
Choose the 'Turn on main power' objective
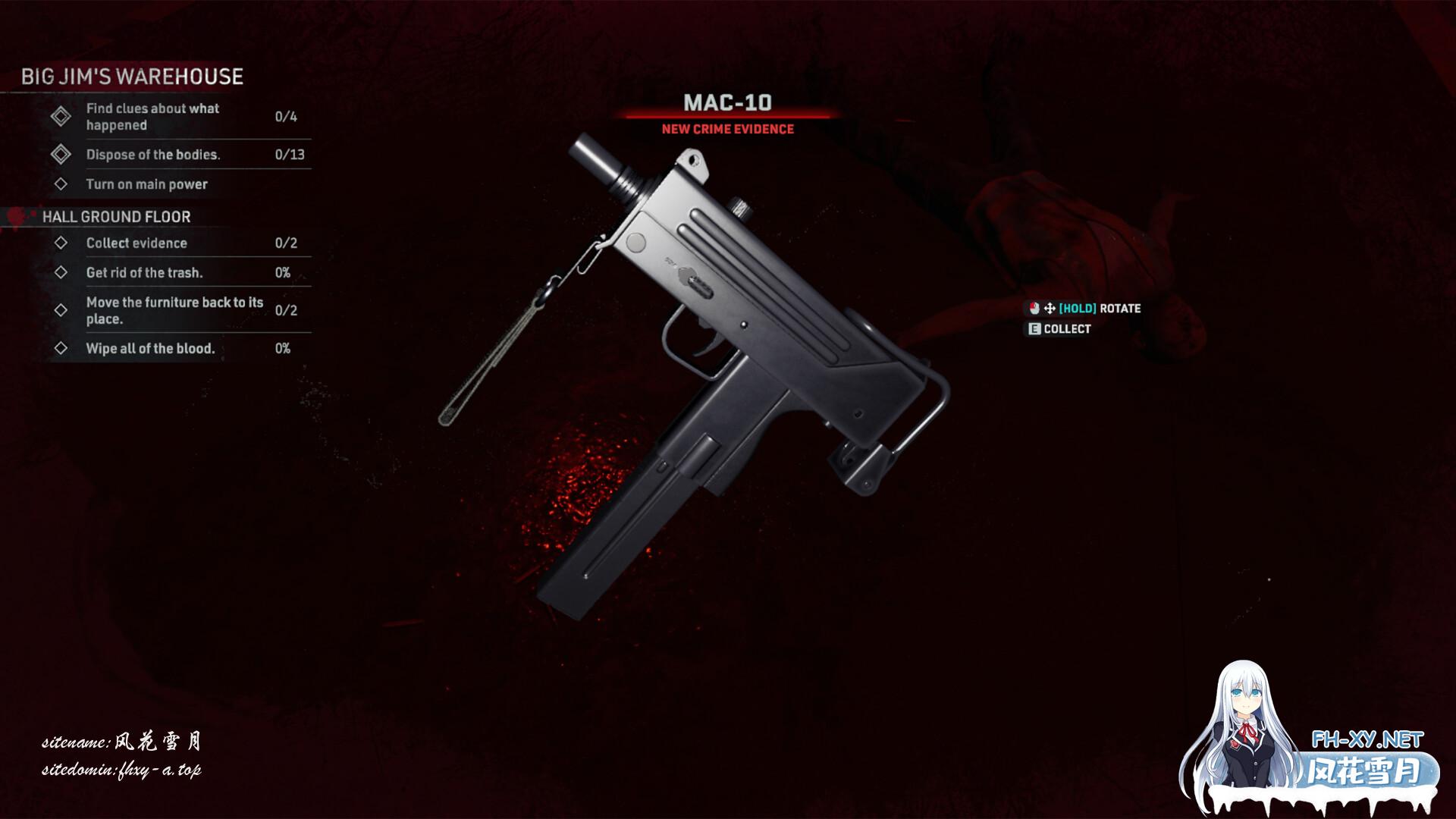click(x=146, y=184)
